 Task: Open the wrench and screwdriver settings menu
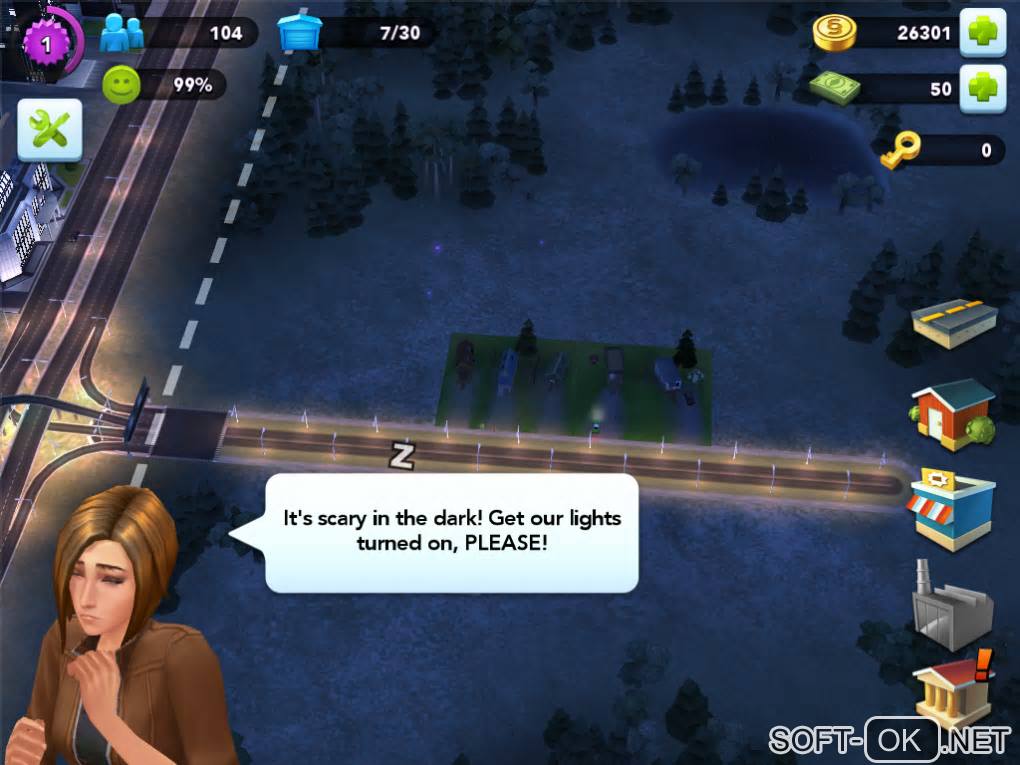[49, 130]
